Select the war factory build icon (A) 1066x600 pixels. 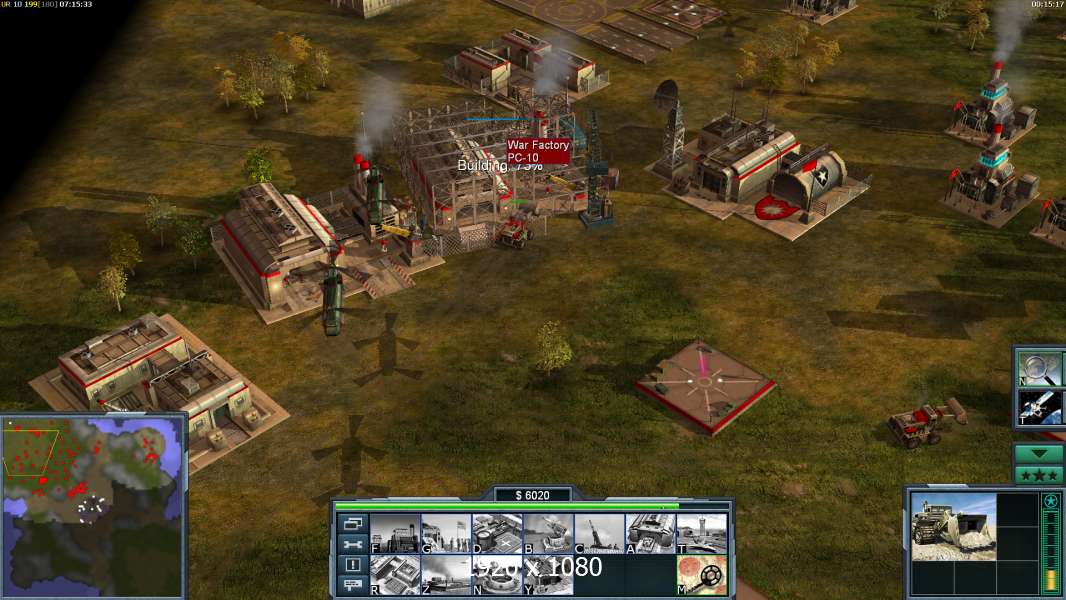(650, 534)
